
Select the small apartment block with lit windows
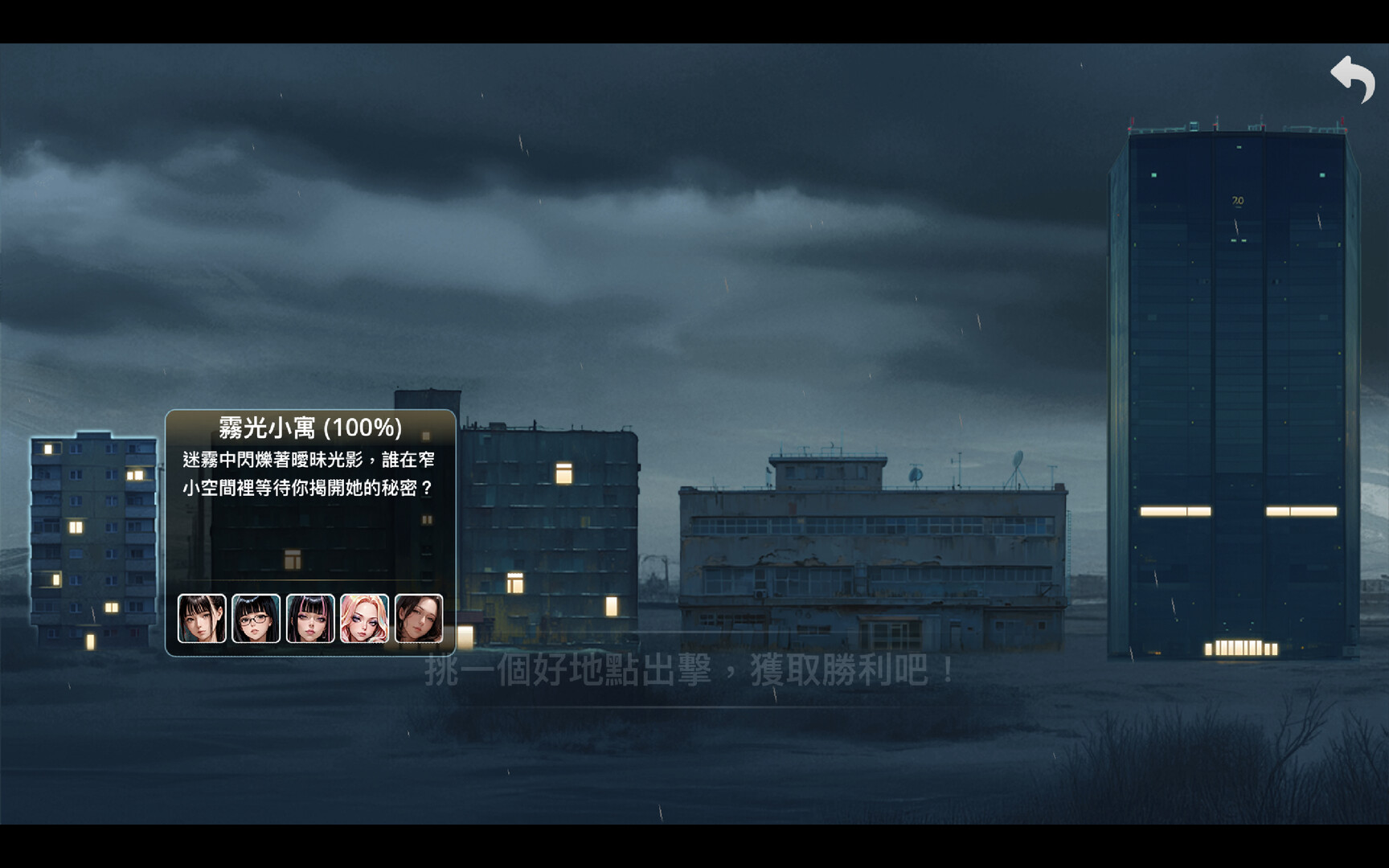point(92,538)
